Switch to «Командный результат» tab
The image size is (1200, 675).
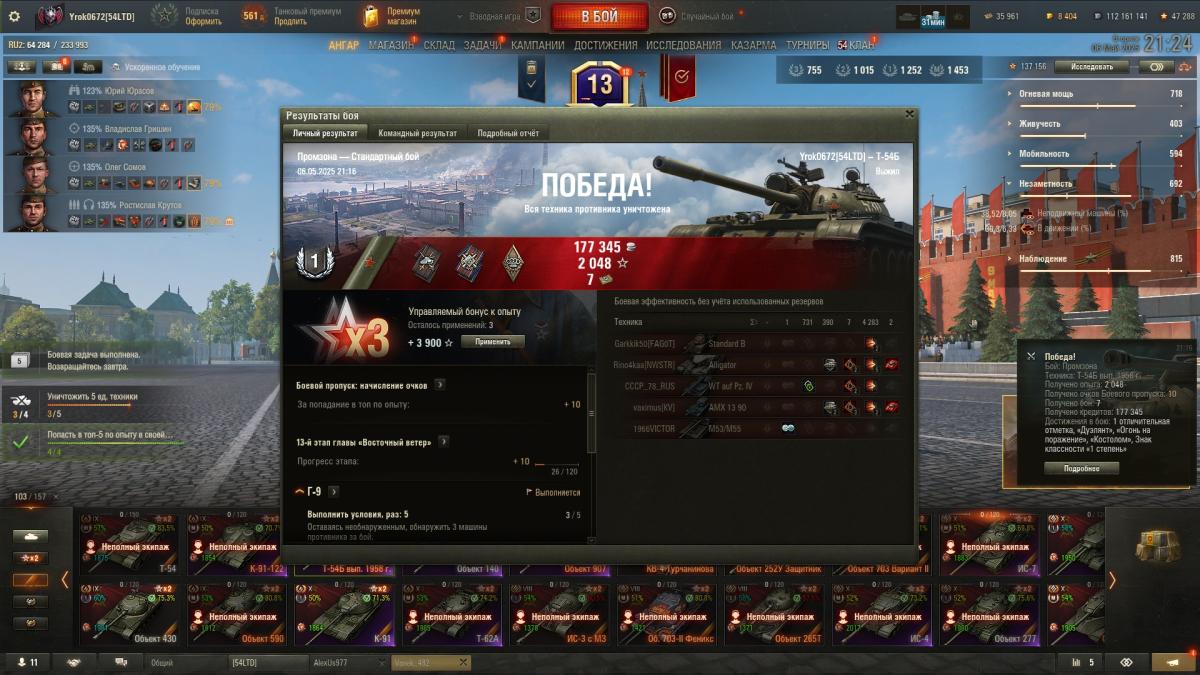click(417, 133)
